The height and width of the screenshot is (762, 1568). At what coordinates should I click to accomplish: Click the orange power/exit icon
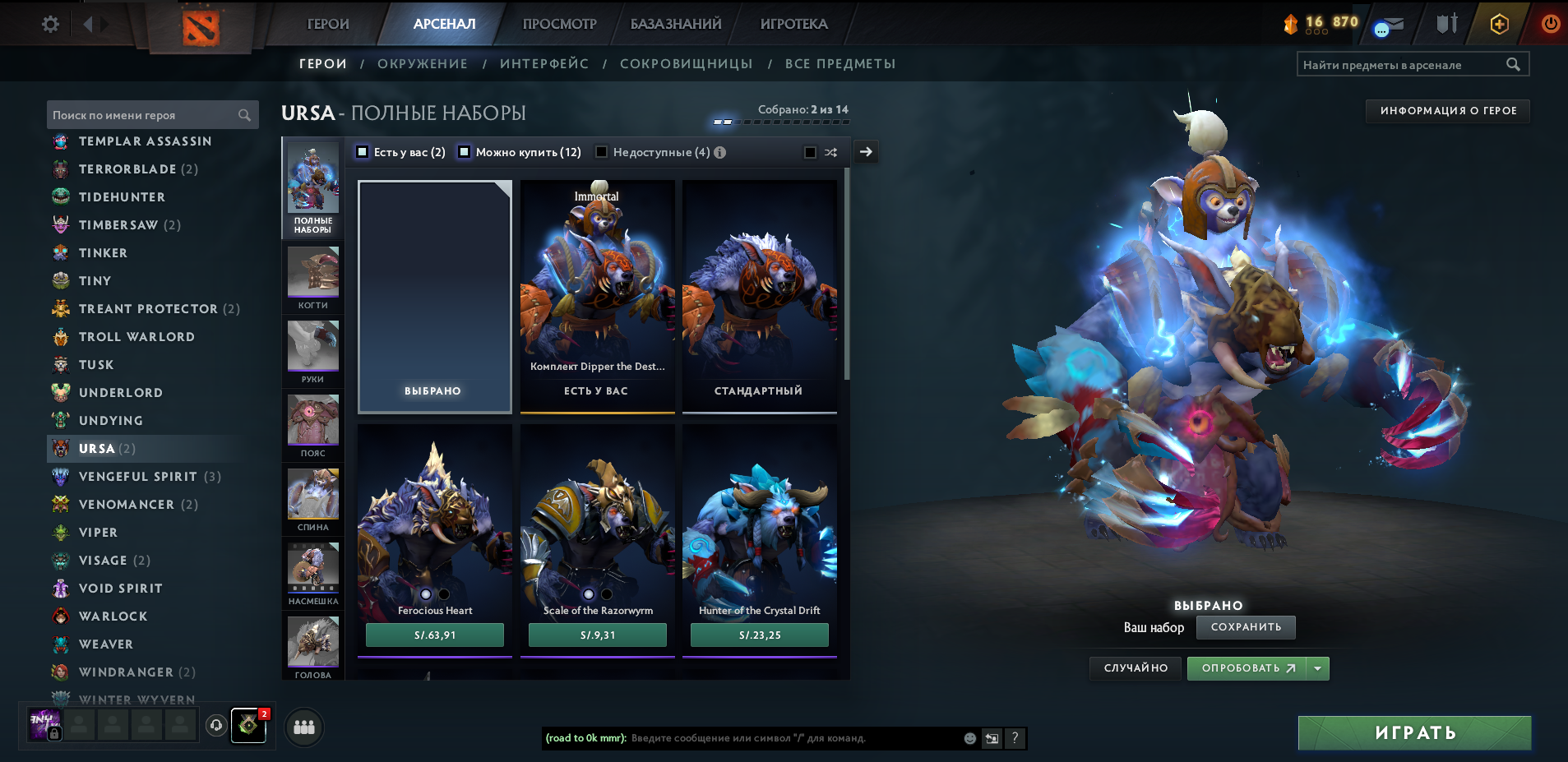[x=1549, y=24]
